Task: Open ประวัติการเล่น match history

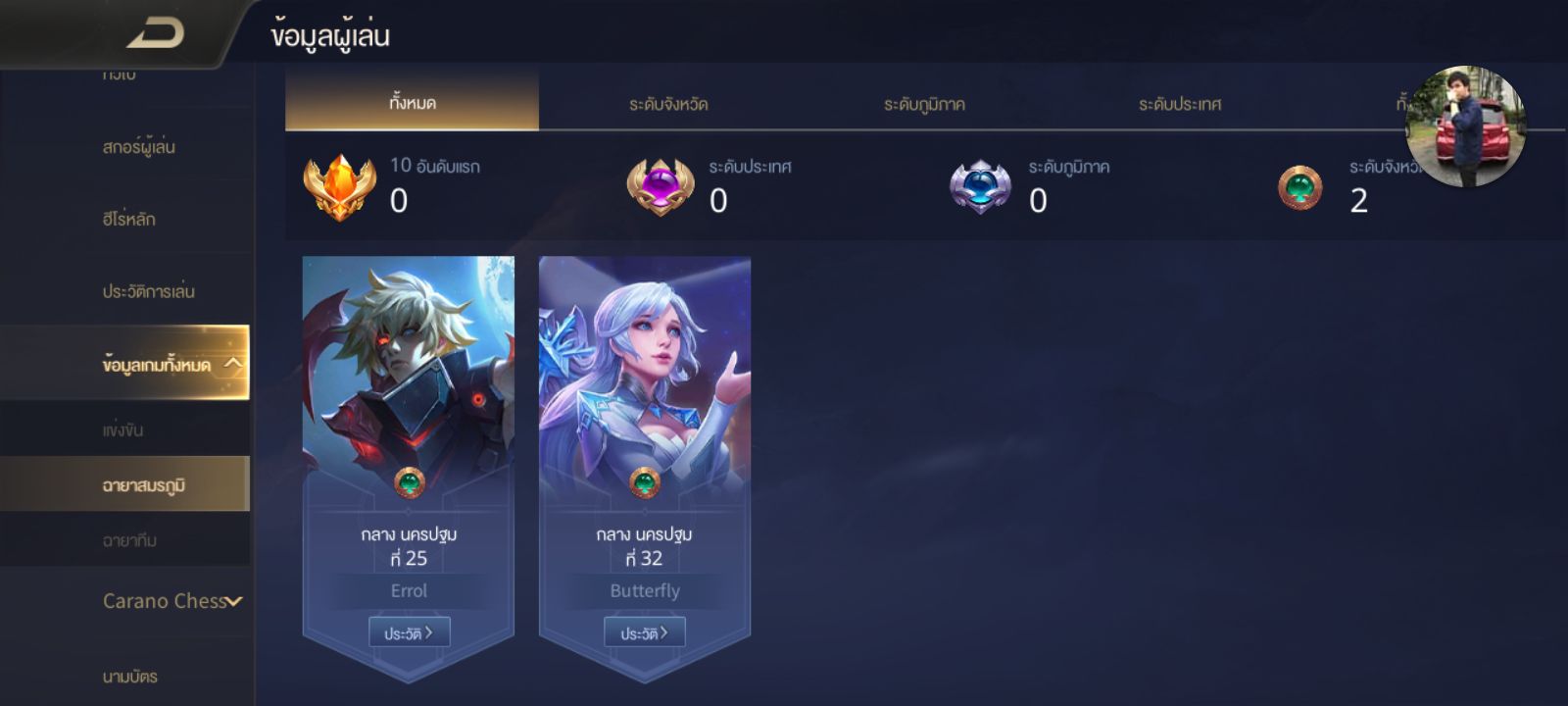Action: pos(148,291)
